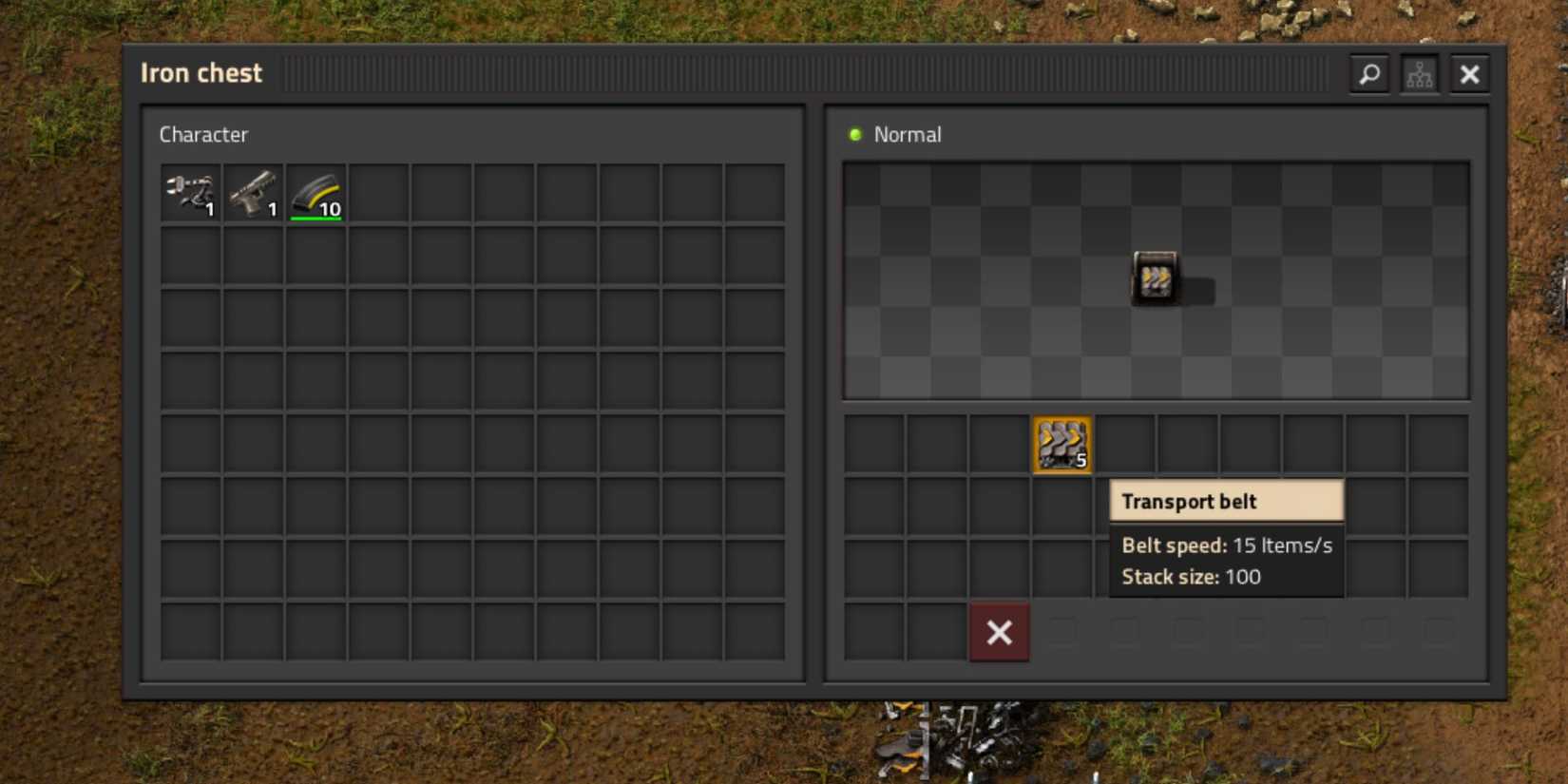Click the first empty chest inventory slot

[873, 444]
